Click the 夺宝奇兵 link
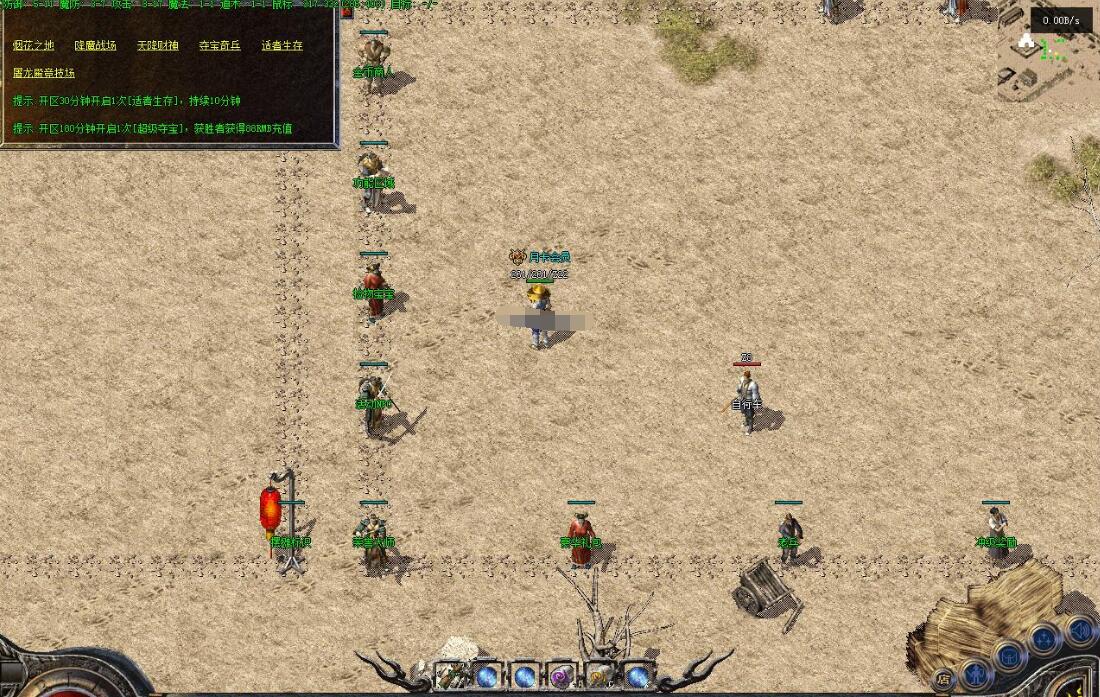Image resolution: width=1100 pixels, height=697 pixels. pos(219,46)
